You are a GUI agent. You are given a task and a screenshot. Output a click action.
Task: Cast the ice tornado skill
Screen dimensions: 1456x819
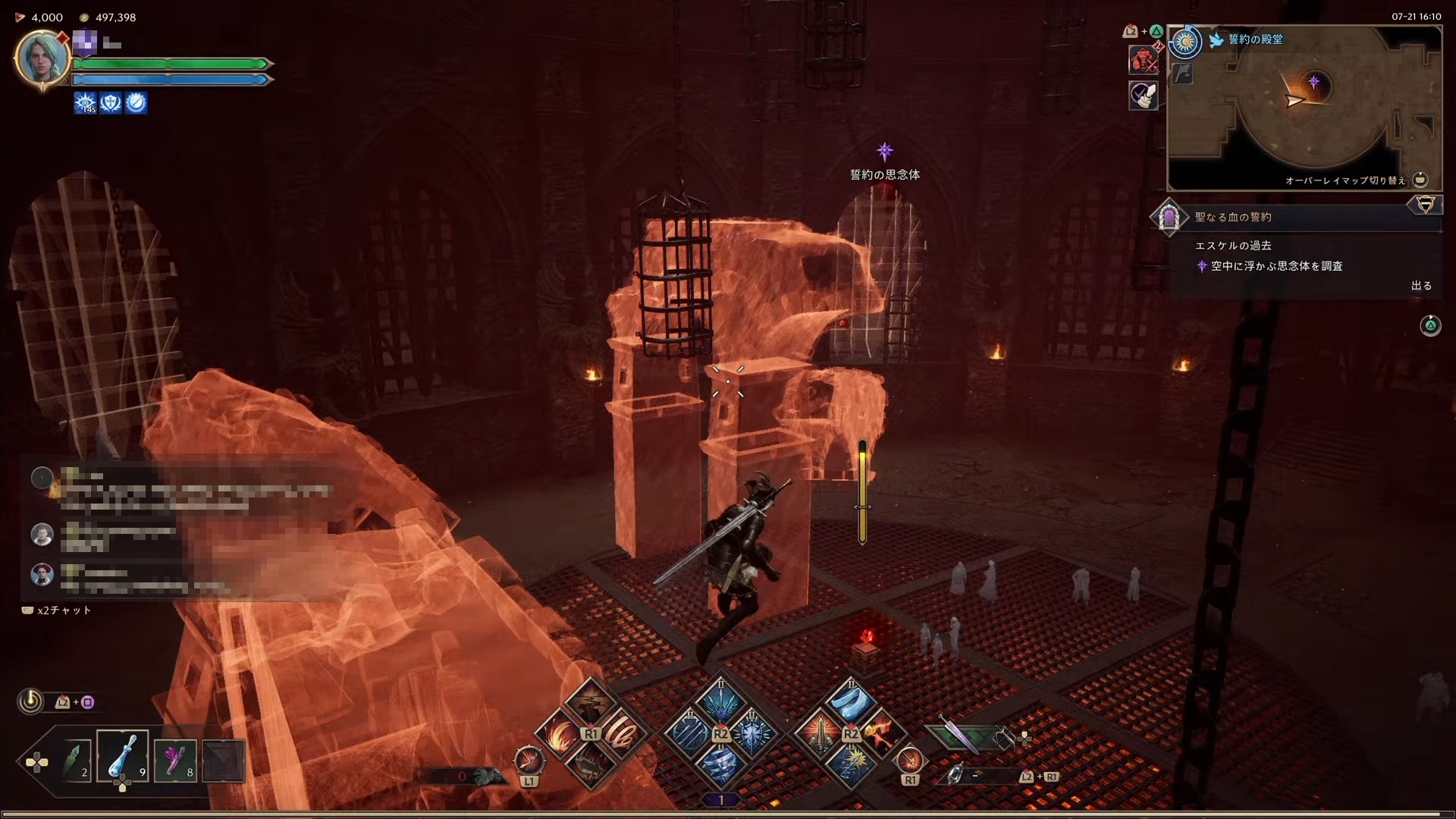pyautogui.click(x=719, y=766)
